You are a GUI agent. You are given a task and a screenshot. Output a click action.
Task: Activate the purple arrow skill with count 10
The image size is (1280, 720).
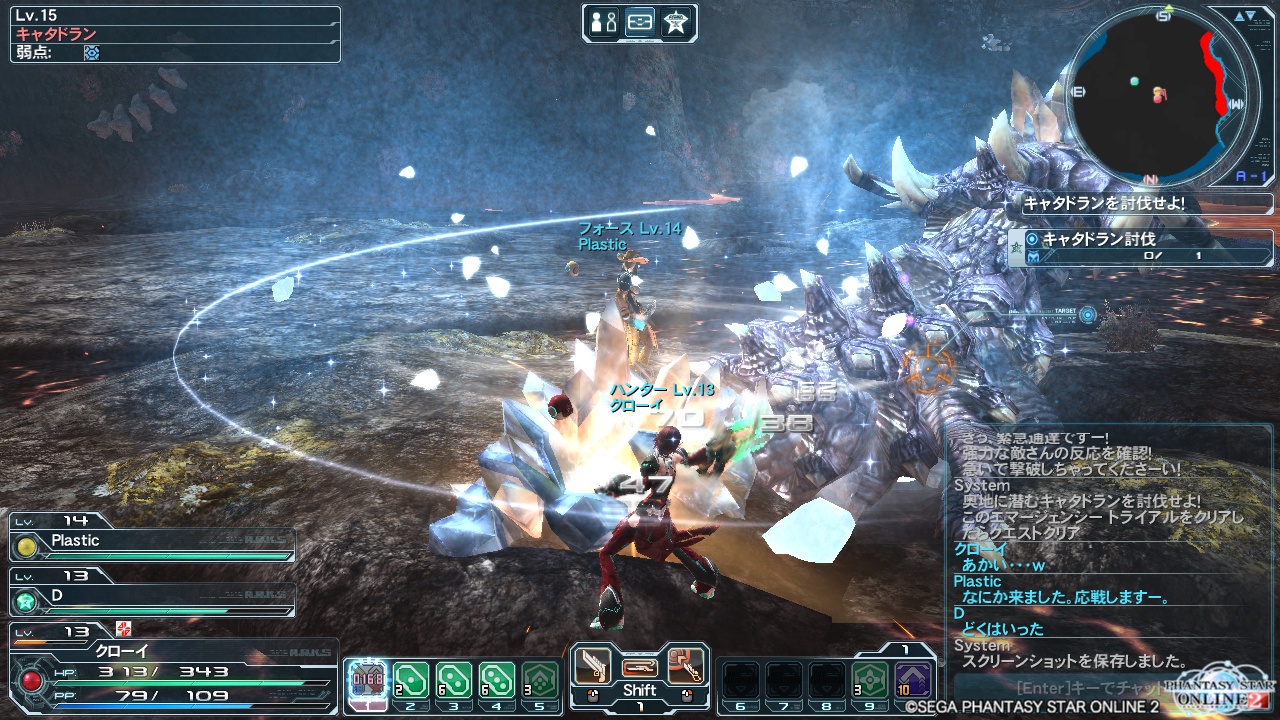tap(913, 681)
